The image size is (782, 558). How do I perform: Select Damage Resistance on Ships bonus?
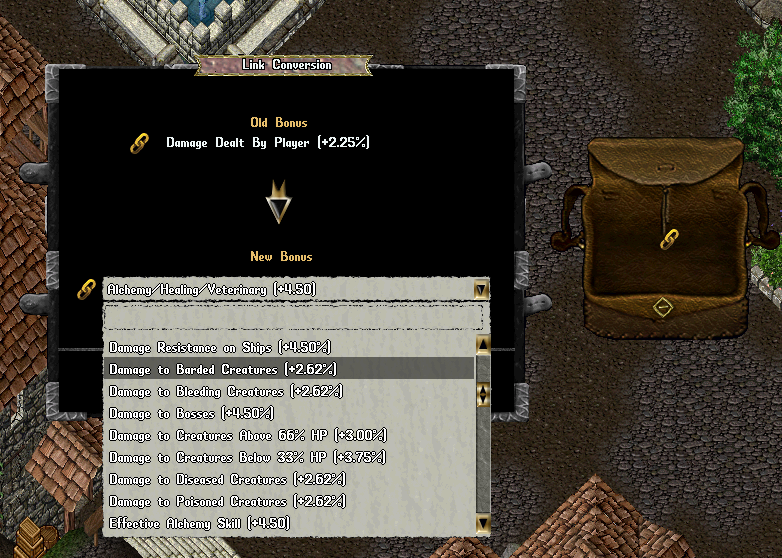tap(219, 347)
